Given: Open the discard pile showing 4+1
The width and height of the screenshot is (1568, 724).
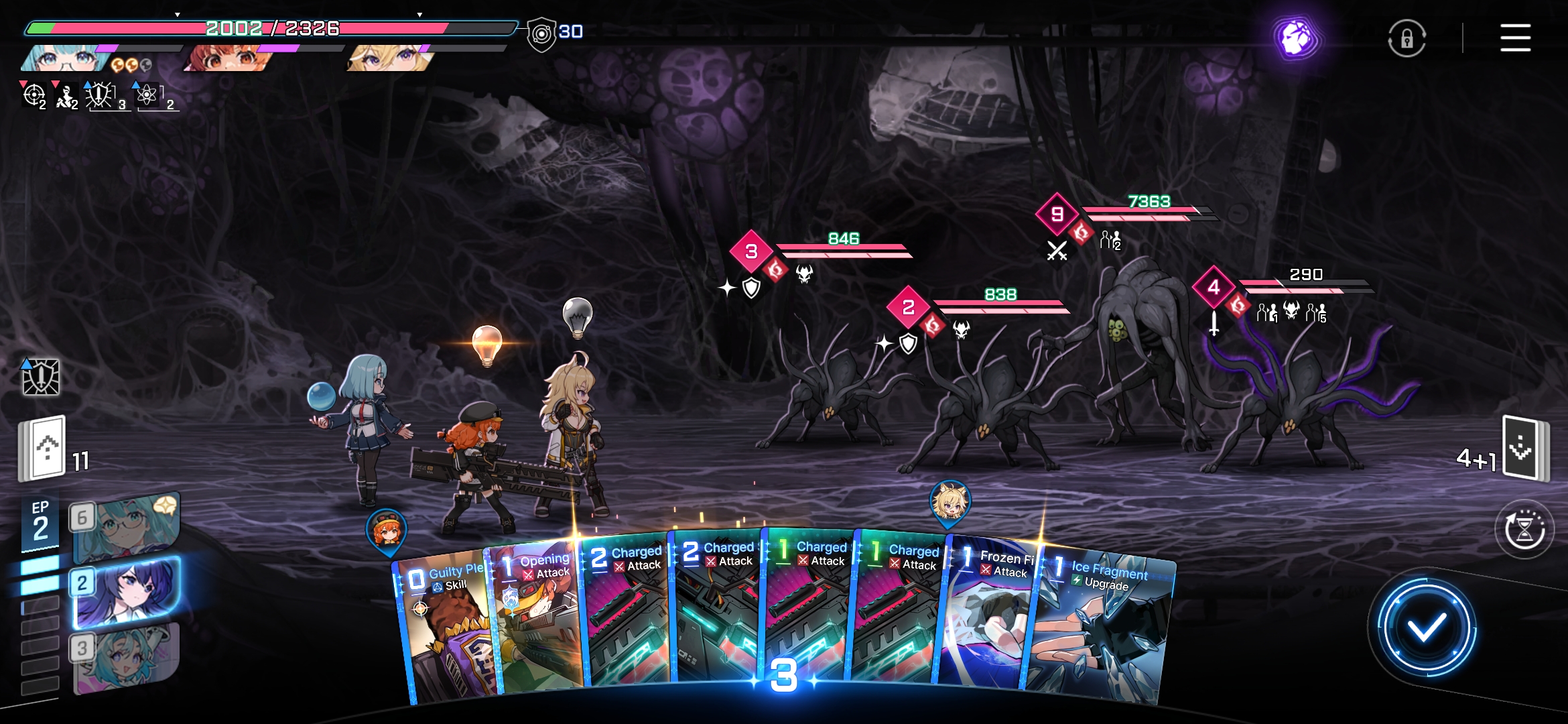Looking at the screenshot, I should coord(1523,448).
